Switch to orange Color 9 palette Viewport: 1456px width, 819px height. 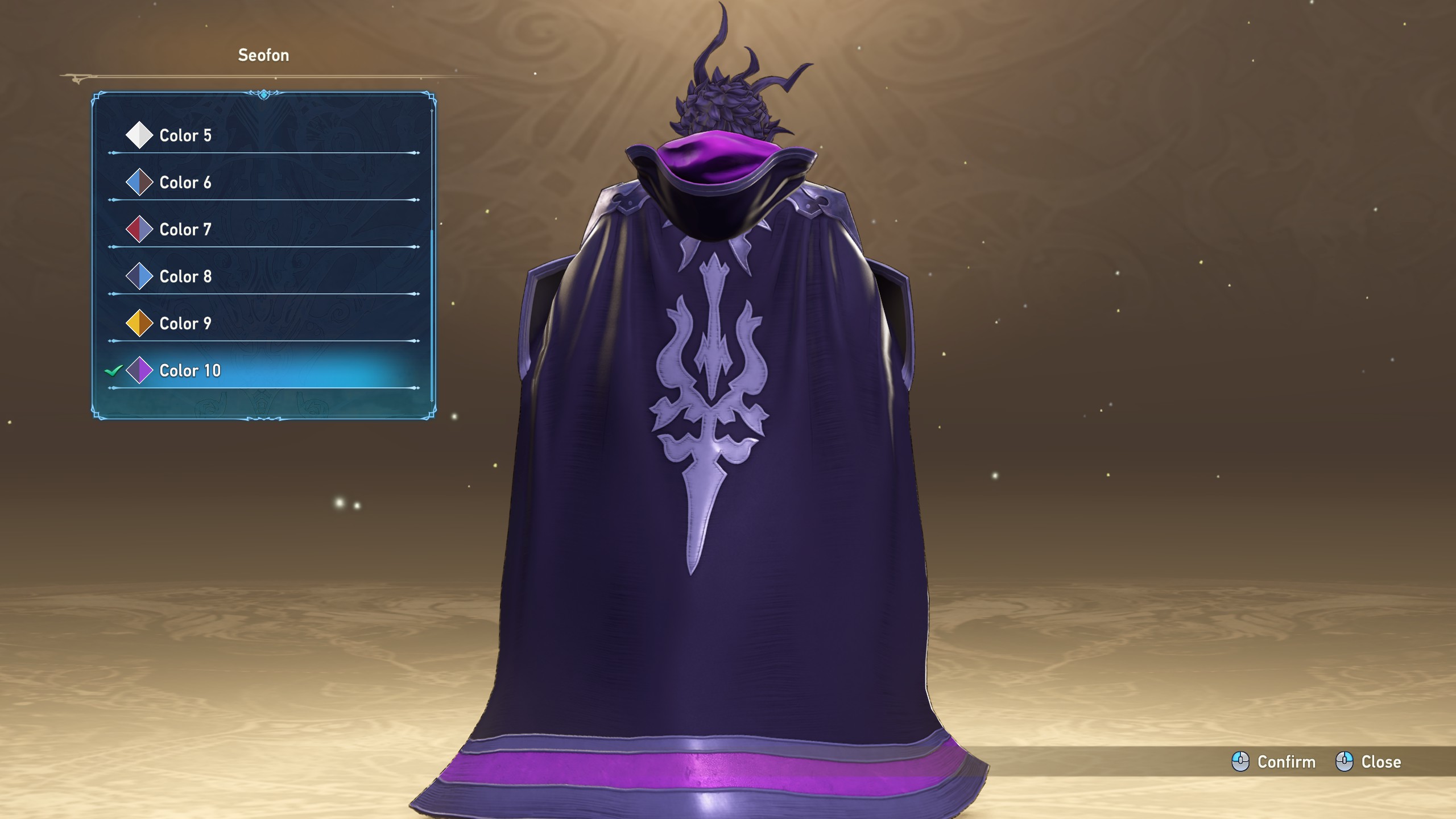[x=185, y=324]
